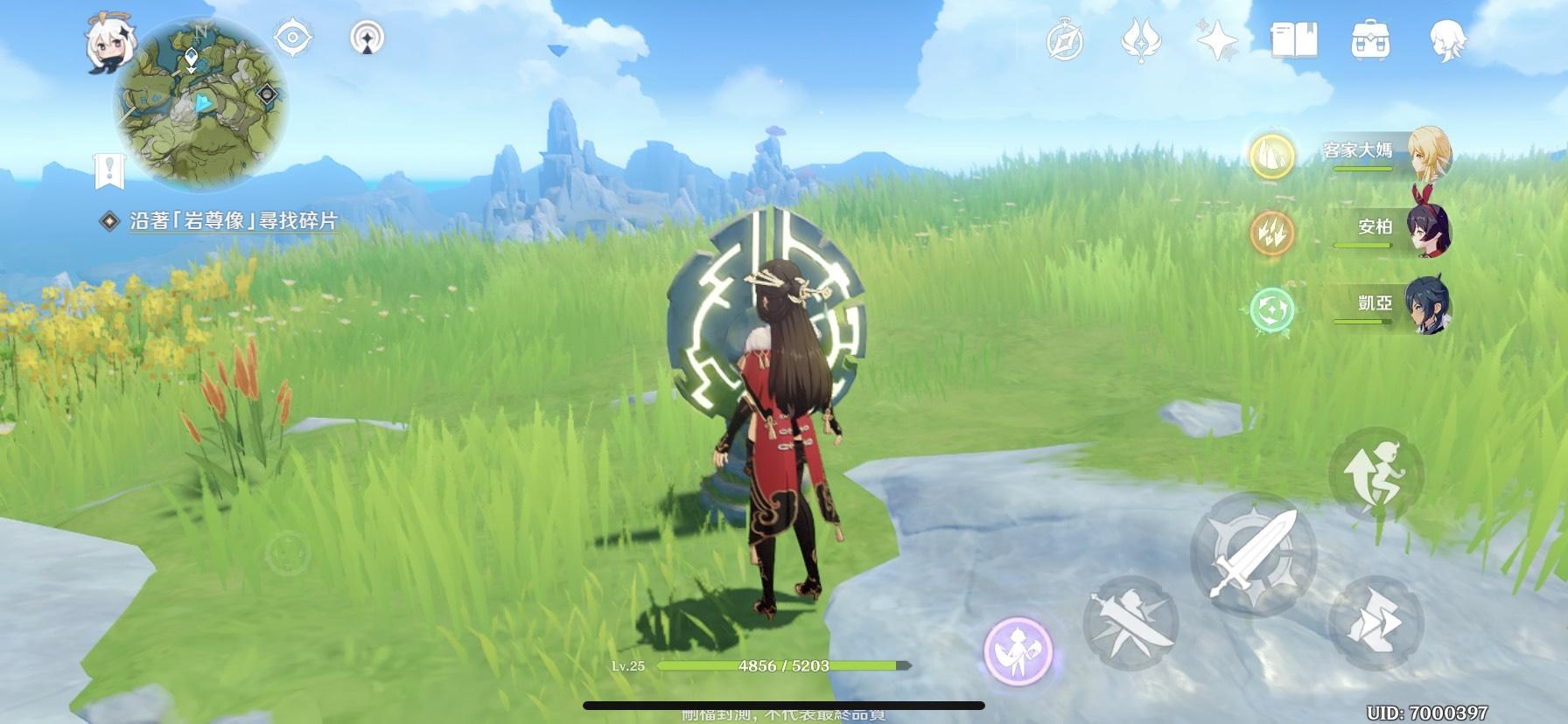Tap the sprint dash button
1568x724 pixels.
coord(1375,623)
